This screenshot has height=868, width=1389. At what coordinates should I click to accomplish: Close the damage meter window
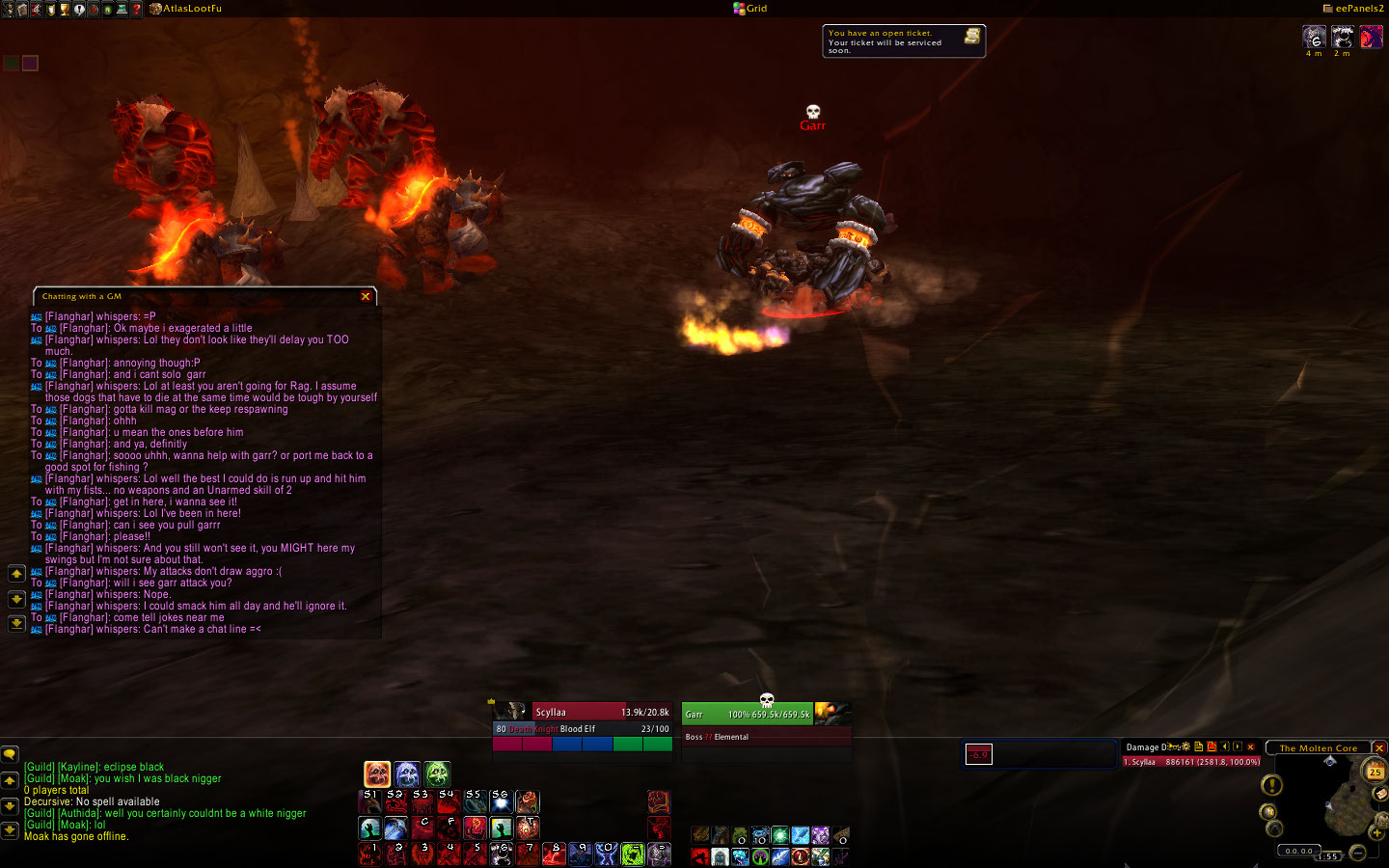(1251, 747)
